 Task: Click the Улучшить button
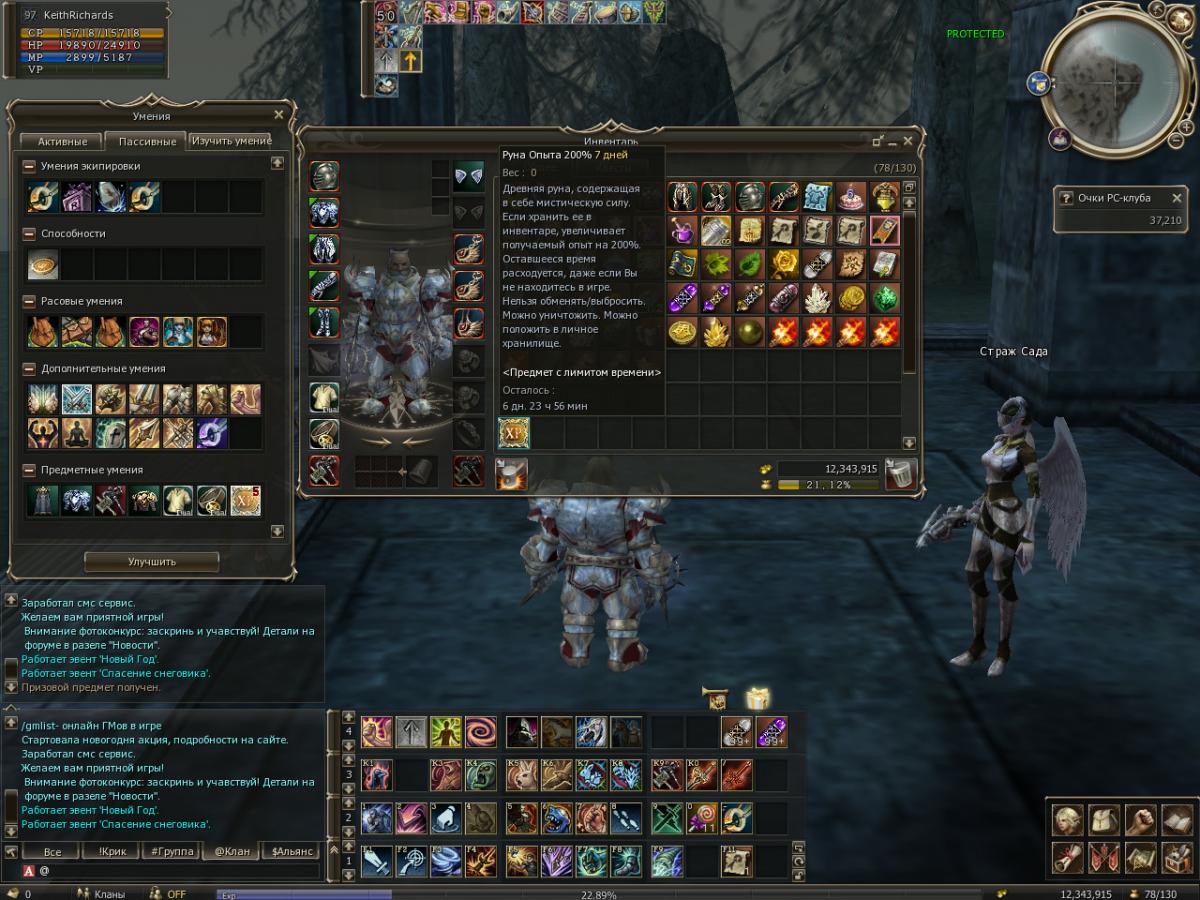coord(151,561)
